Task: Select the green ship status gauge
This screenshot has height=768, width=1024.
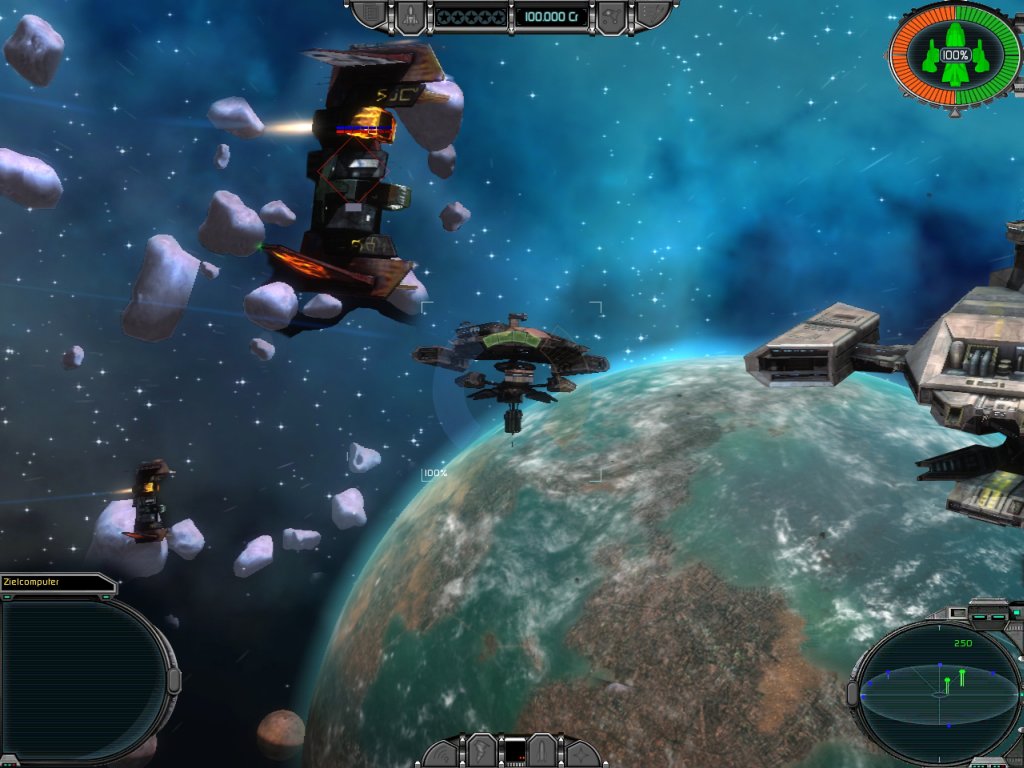Action: click(x=954, y=55)
